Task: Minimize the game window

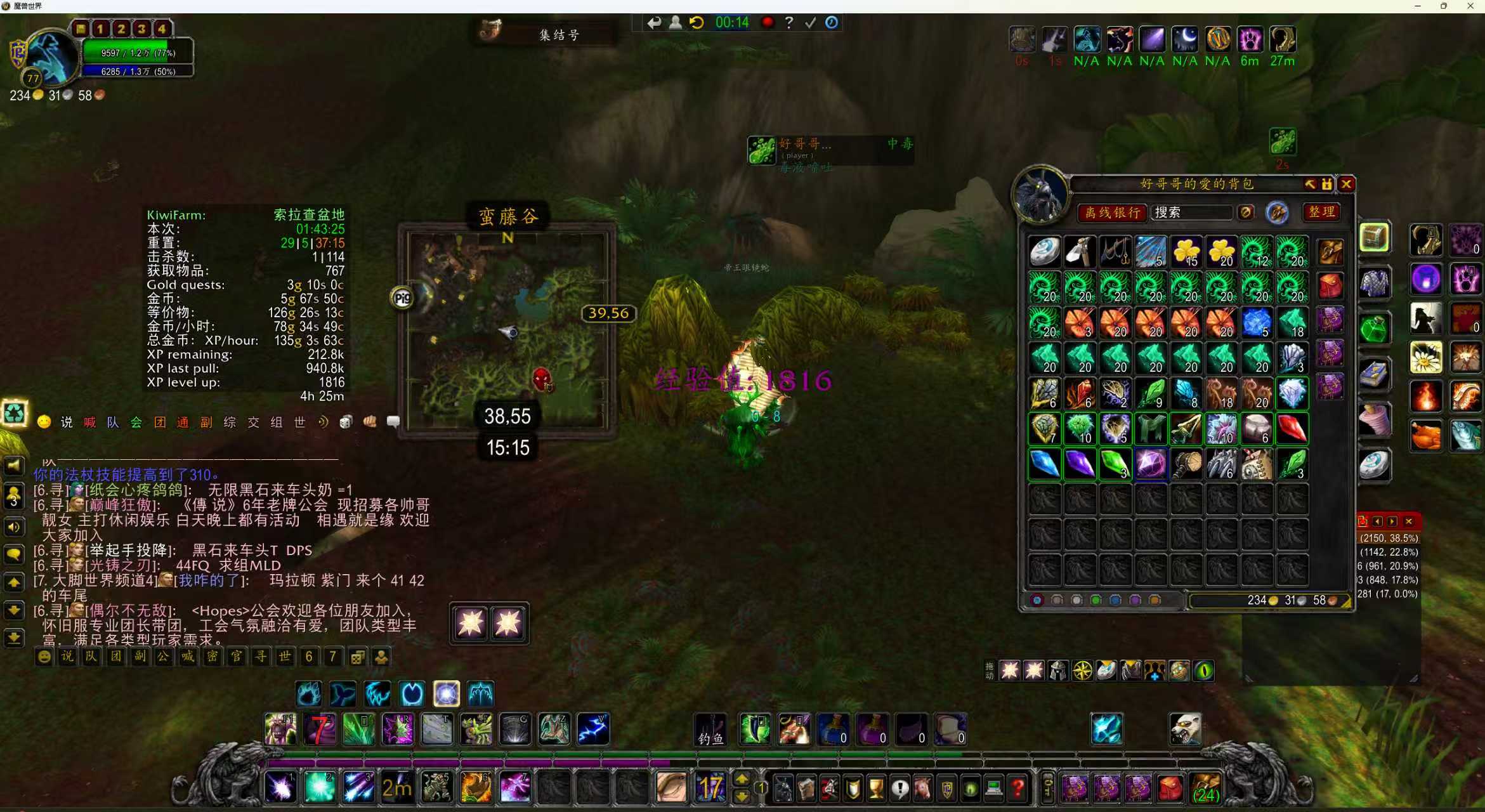Action: 1417,6
